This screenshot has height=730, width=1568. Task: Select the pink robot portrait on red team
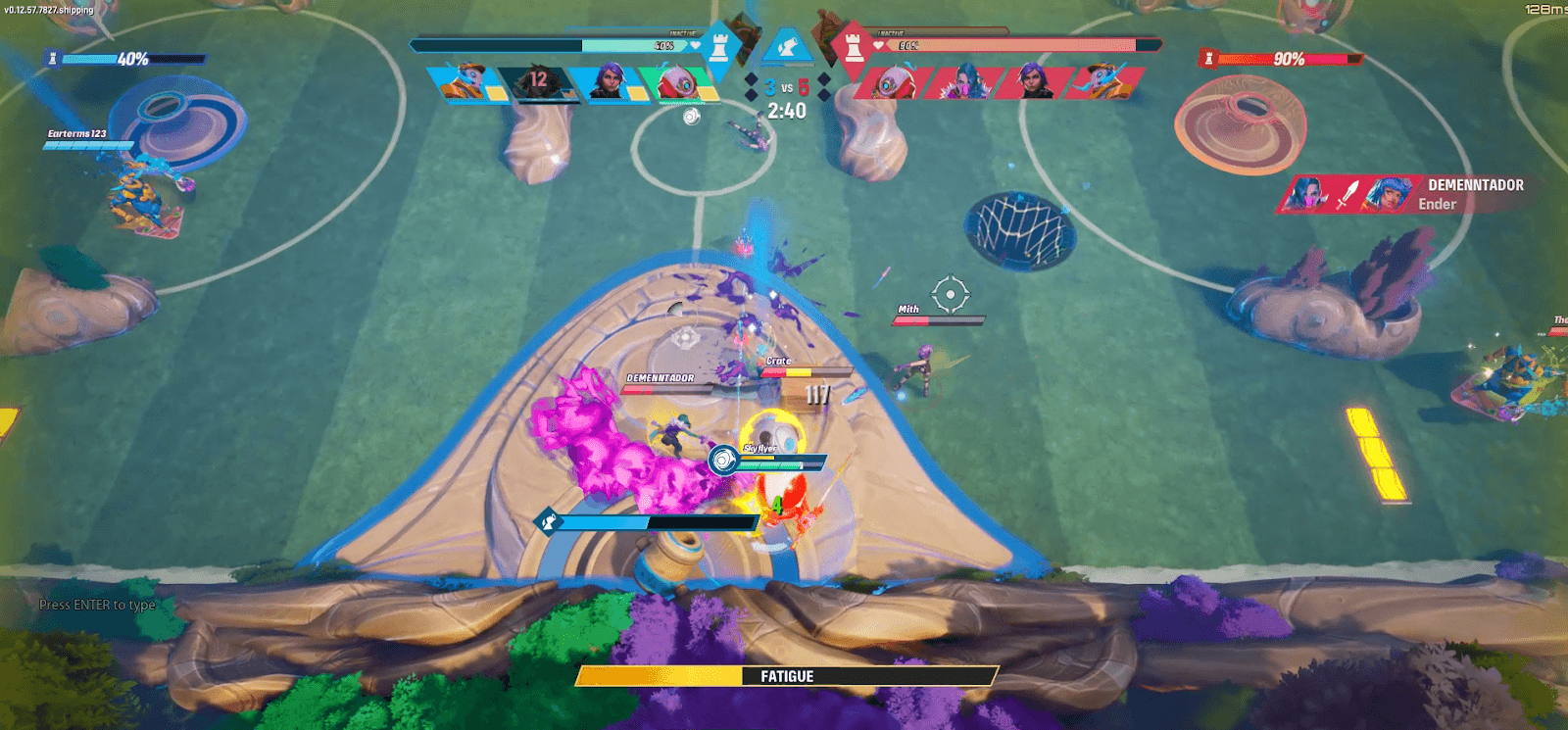(887, 84)
